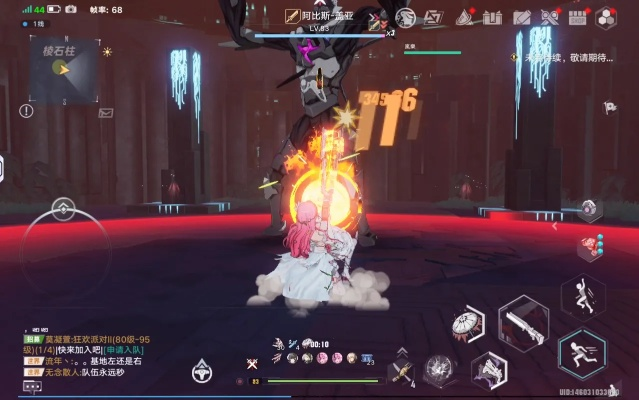
Task: Open the SHOP store icon
Action: (x=577, y=17)
